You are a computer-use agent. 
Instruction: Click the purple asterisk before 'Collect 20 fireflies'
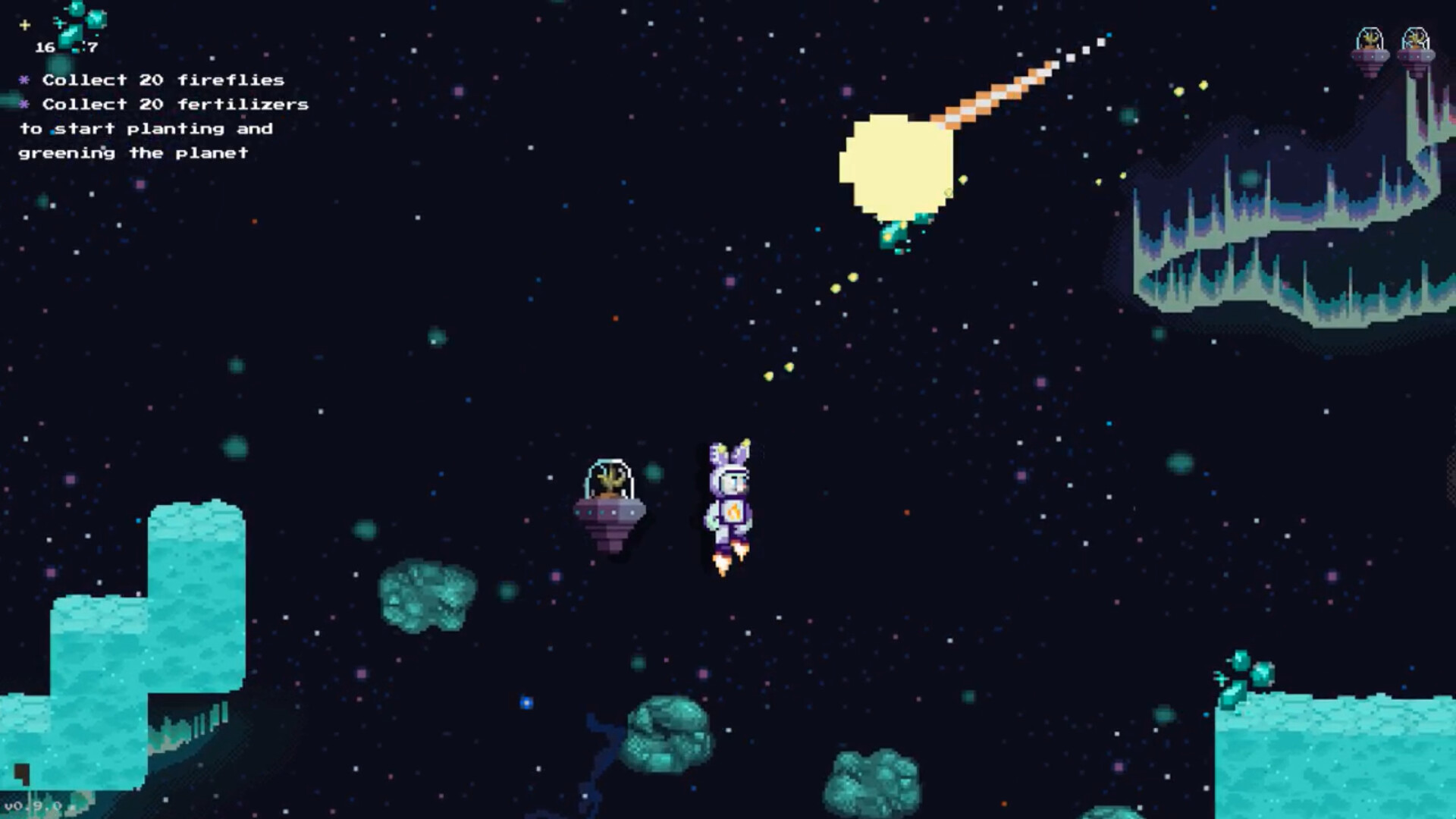pos(24,79)
